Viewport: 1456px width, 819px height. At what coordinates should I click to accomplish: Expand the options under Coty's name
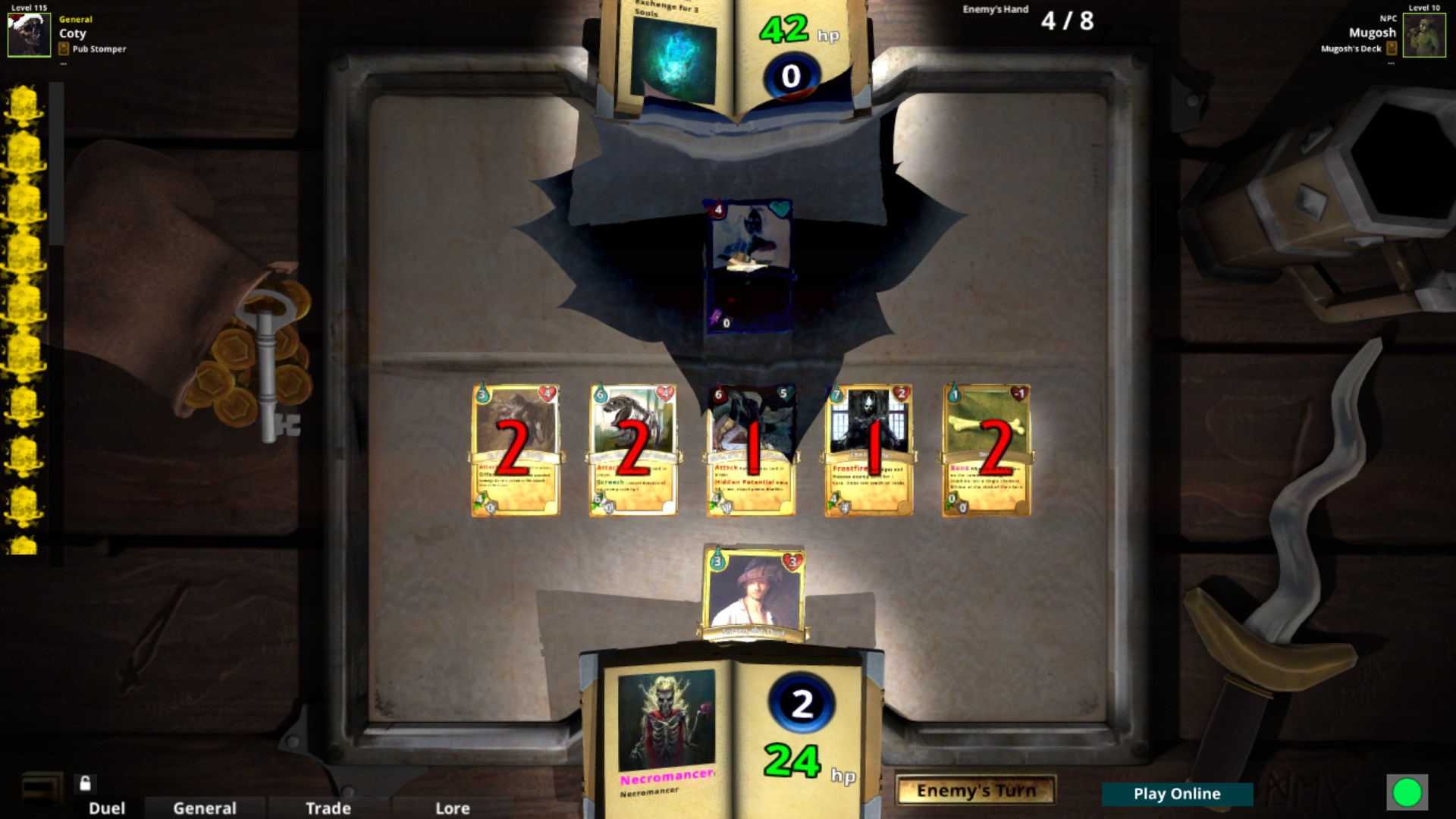point(63,62)
